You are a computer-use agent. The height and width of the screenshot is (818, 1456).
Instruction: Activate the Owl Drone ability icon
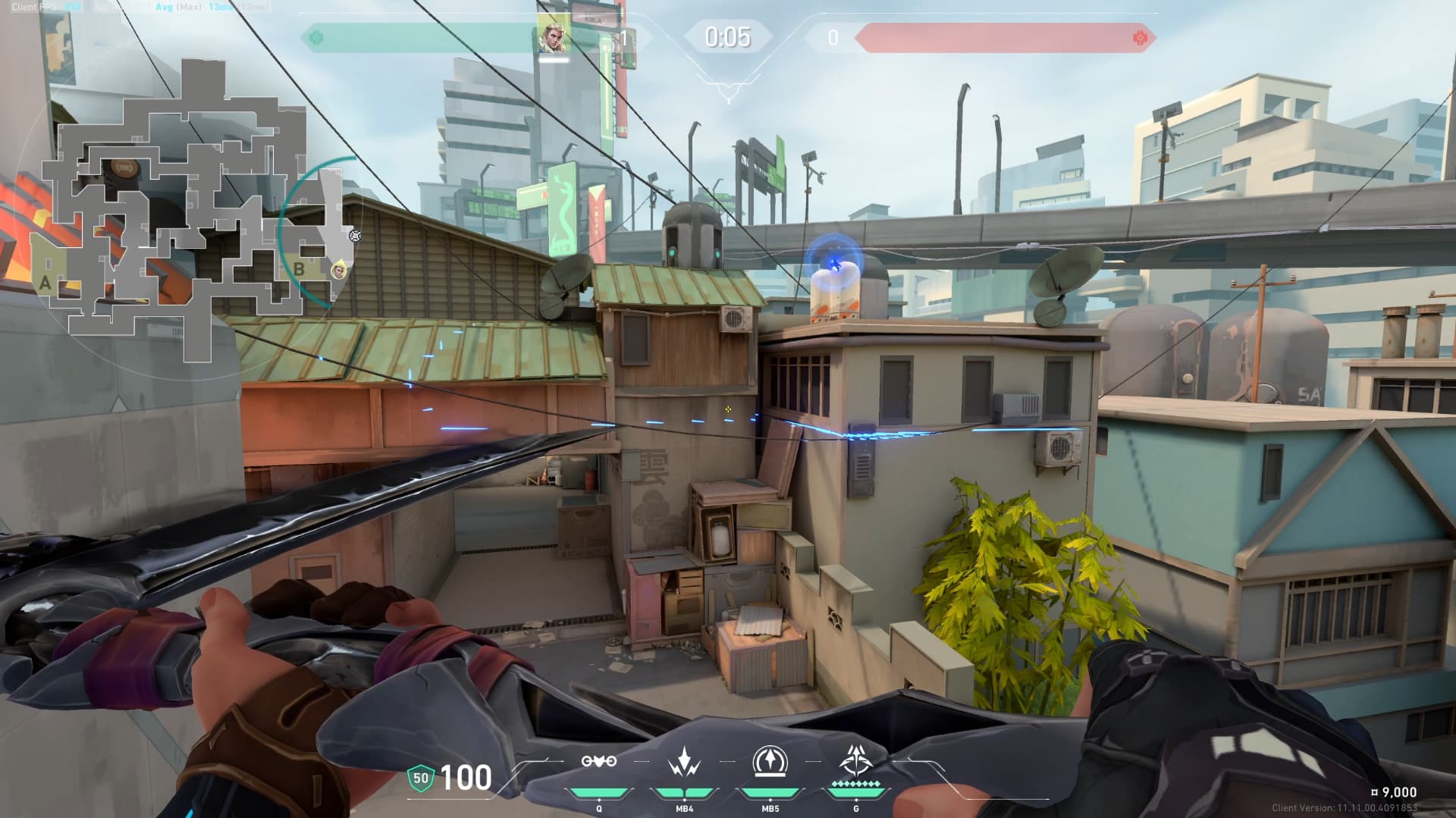pos(598,761)
